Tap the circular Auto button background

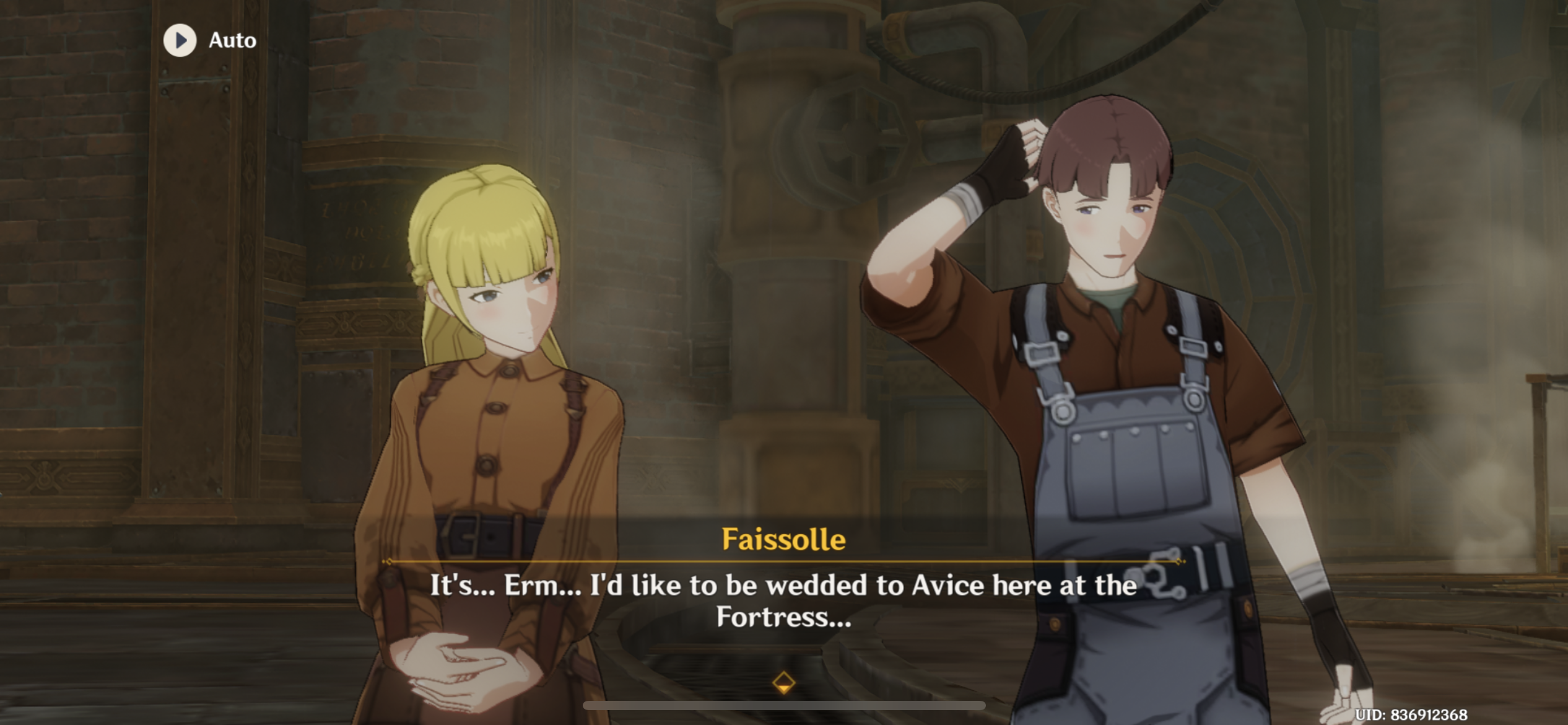(x=180, y=41)
